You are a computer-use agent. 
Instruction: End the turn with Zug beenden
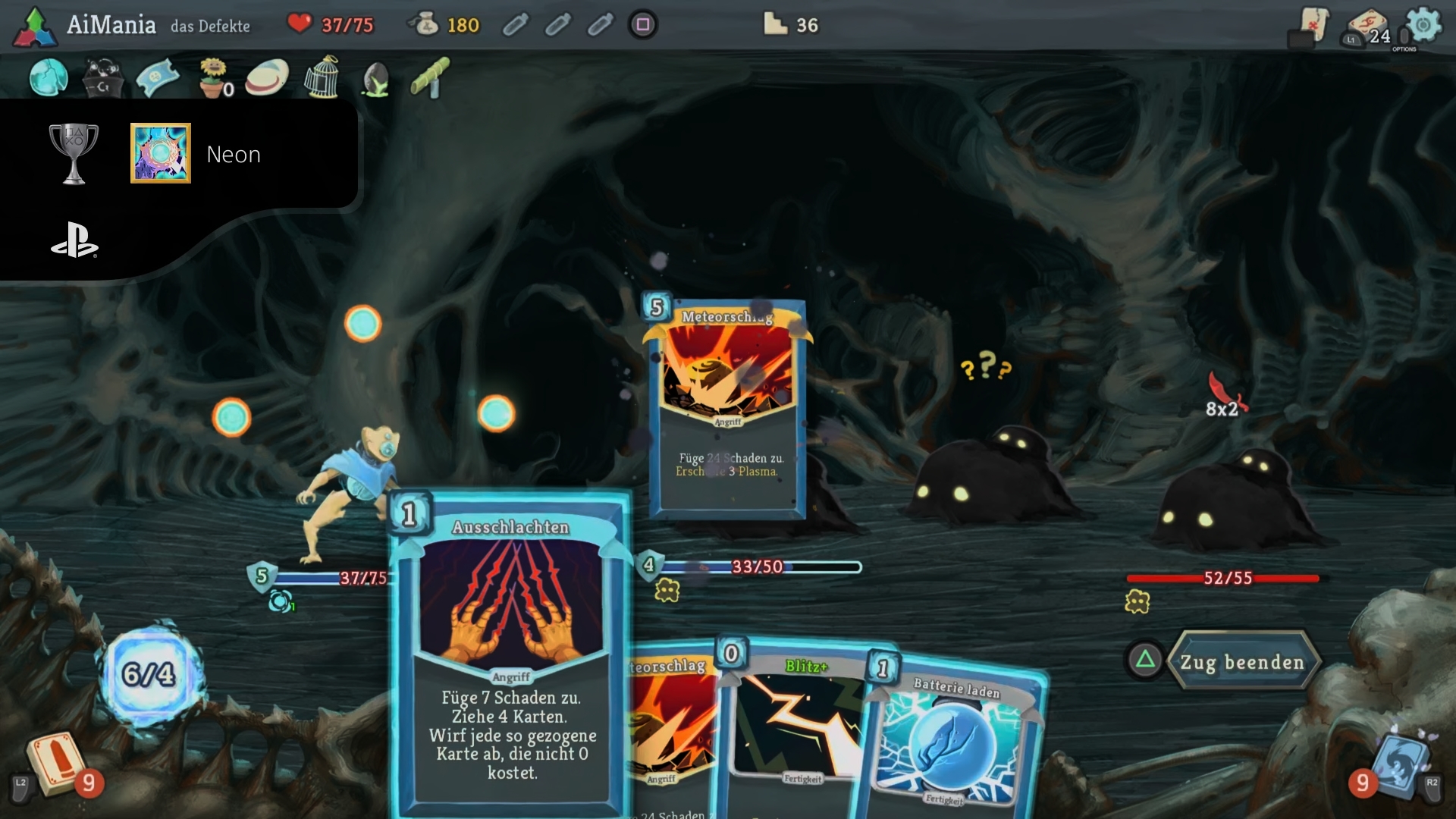tap(1241, 662)
